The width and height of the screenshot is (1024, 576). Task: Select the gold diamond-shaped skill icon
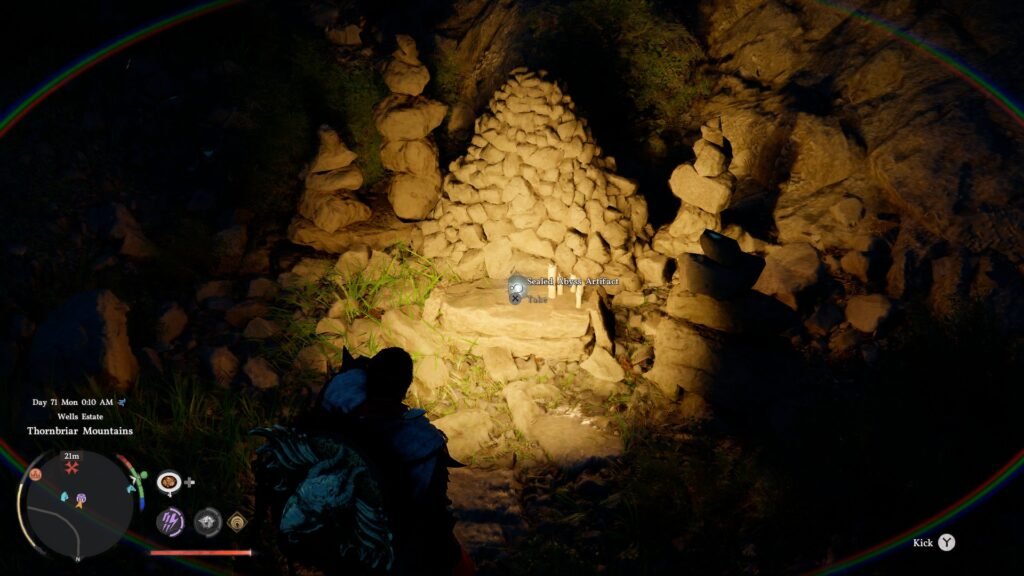pos(238,521)
